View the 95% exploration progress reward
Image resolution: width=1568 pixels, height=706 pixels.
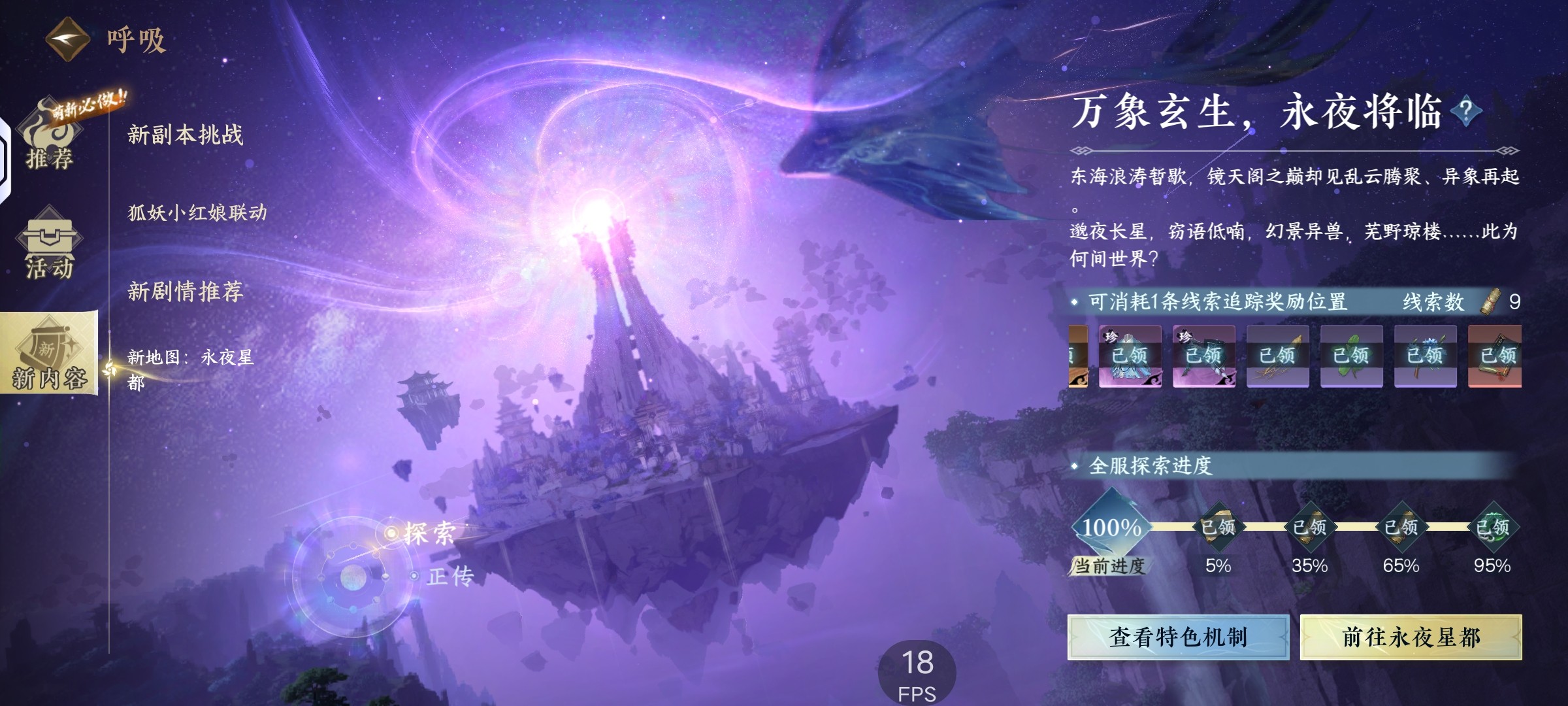tap(1492, 527)
